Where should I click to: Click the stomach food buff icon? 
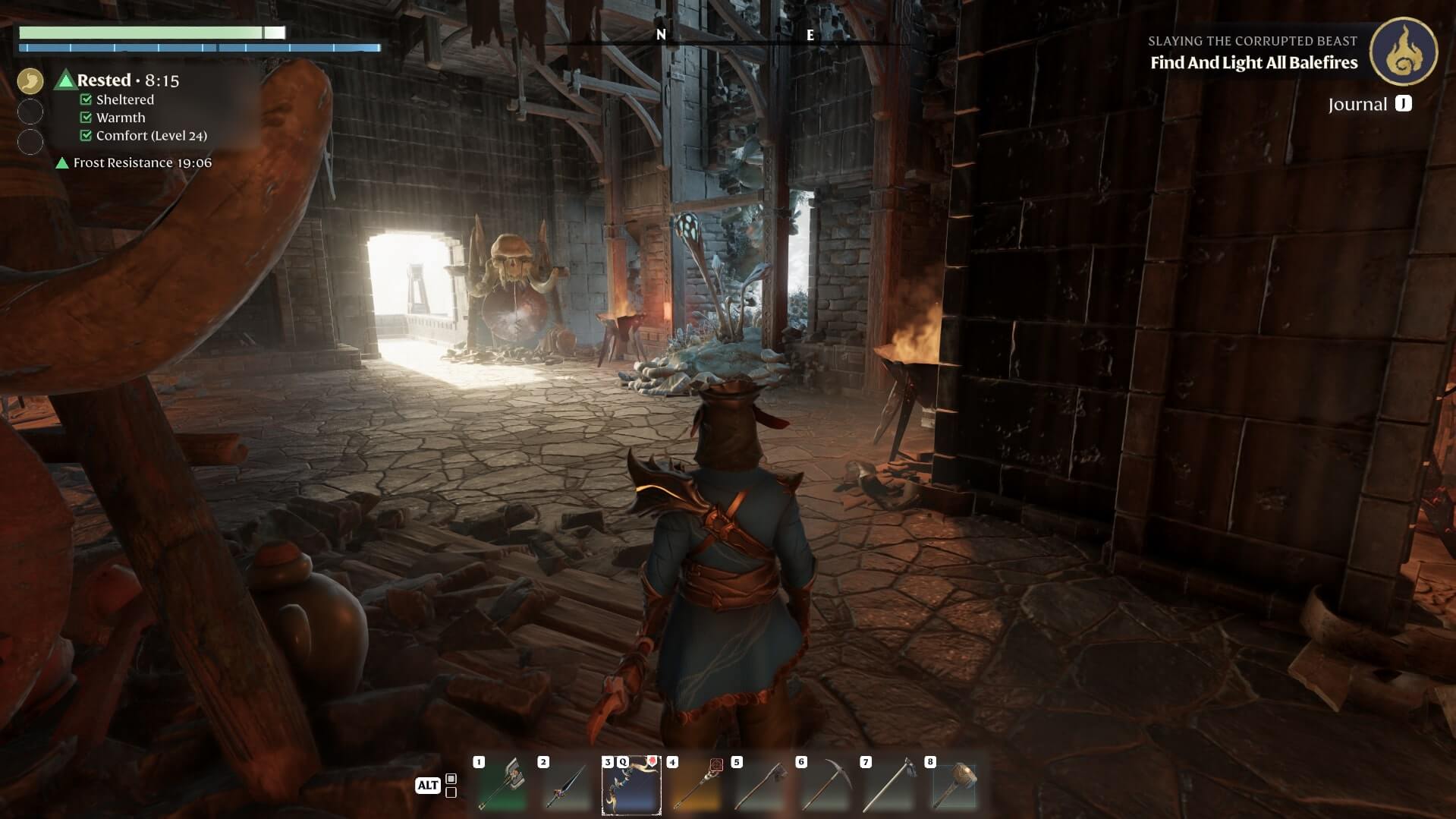[30, 81]
